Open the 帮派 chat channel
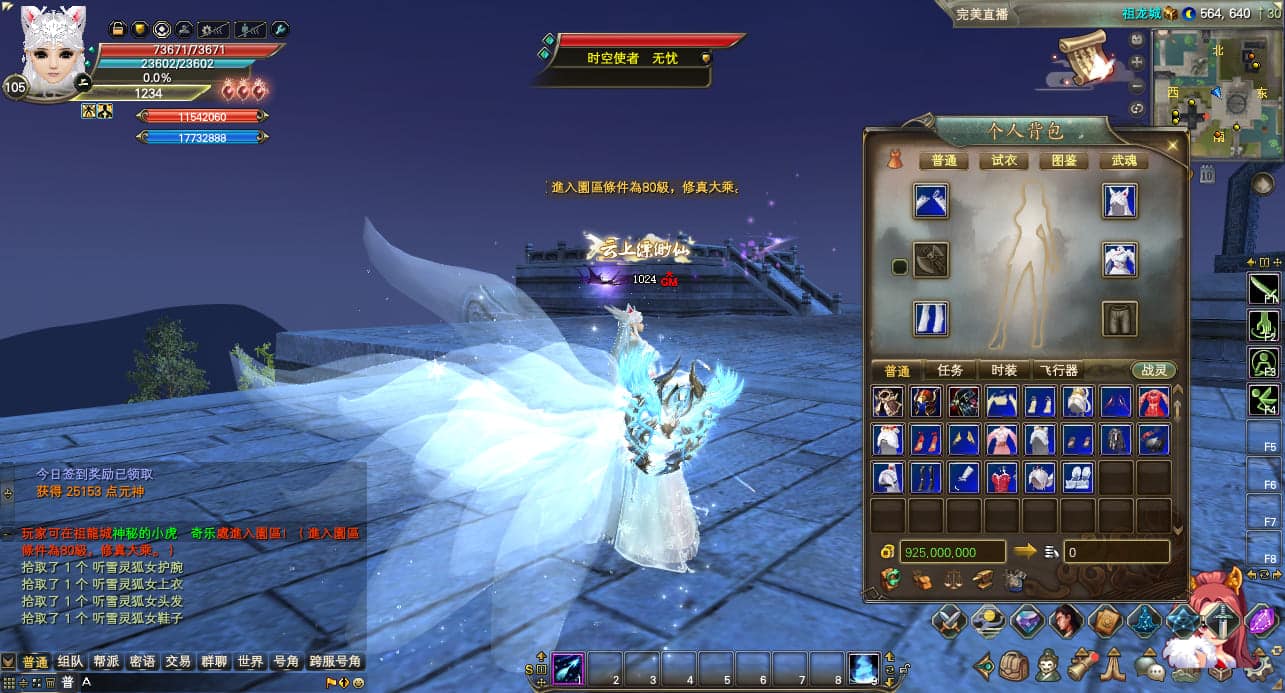This screenshot has width=1285, height=693. coord(106,662)
